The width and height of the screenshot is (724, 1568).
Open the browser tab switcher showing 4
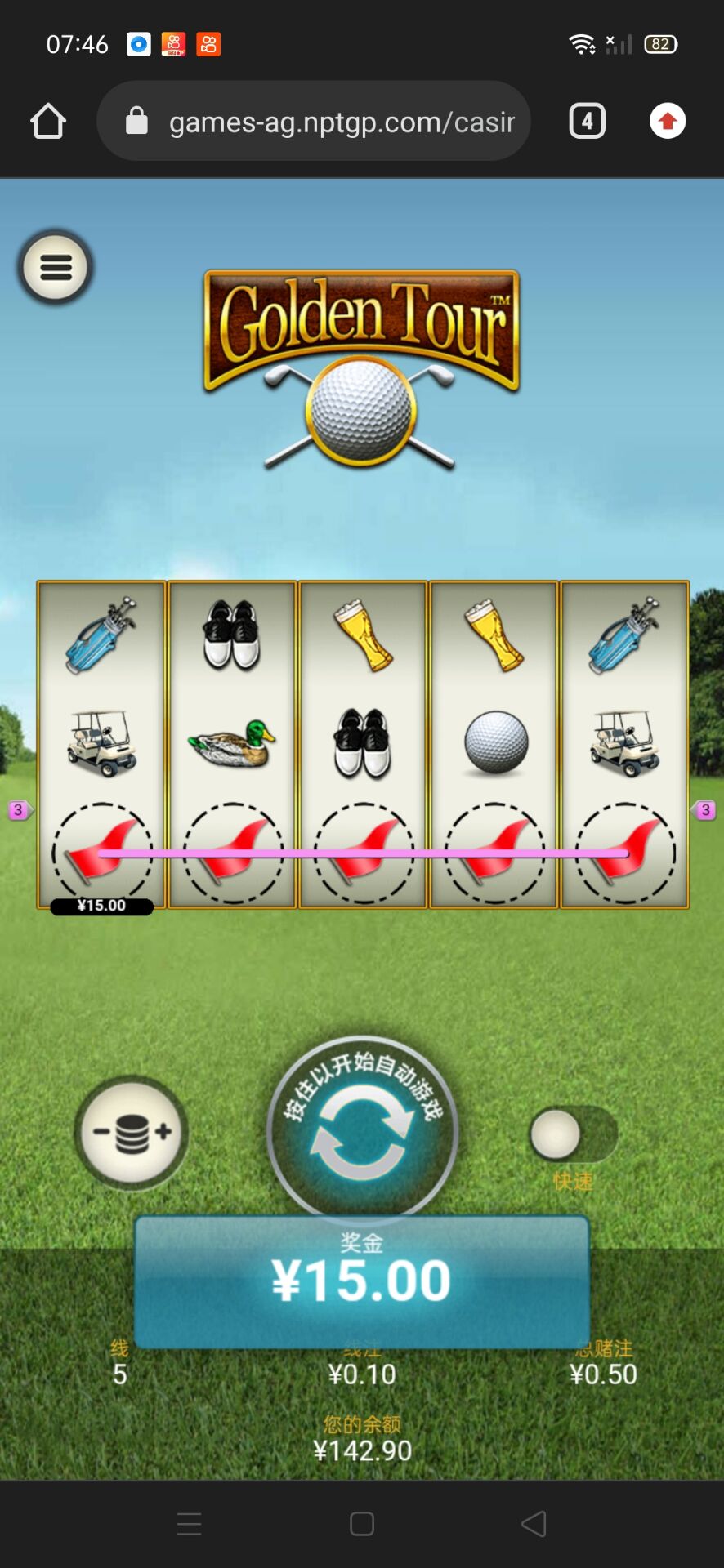[587, 122]
